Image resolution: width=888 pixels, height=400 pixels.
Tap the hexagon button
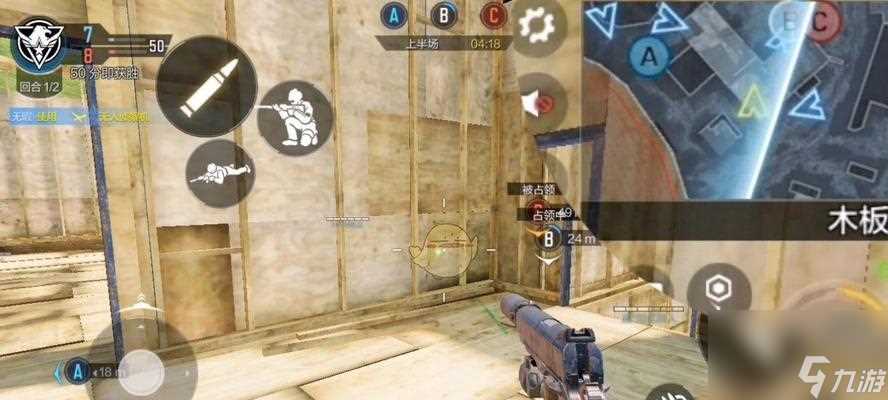click(x=719, y=290)
